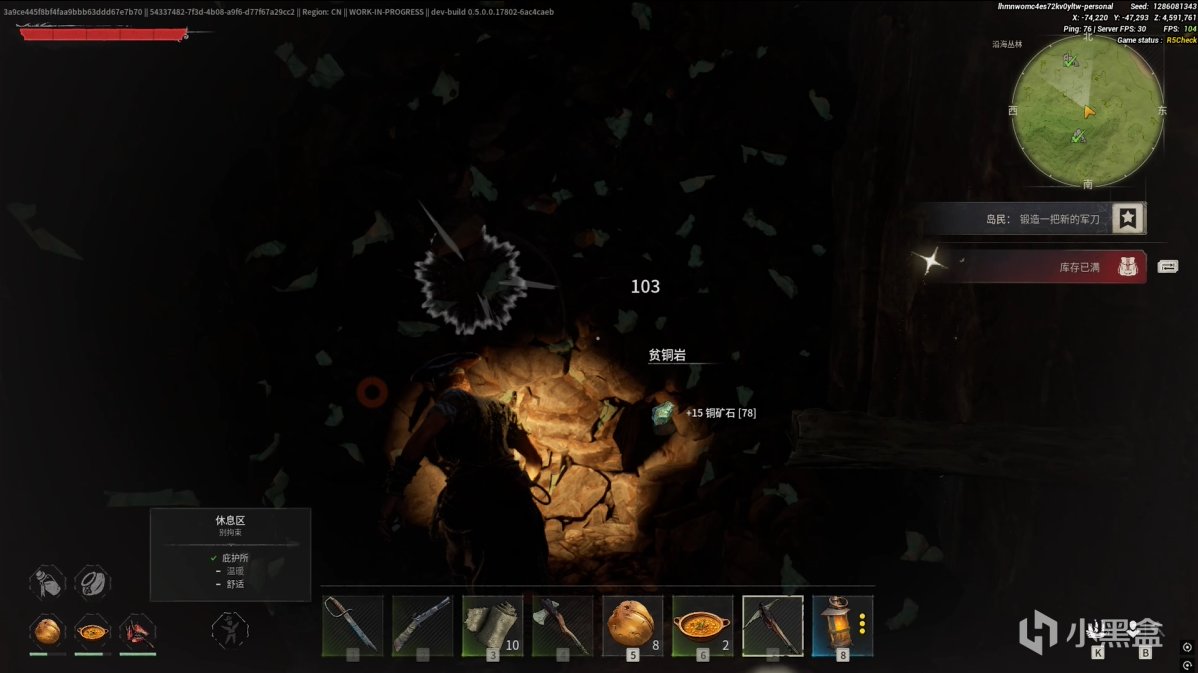Image resolution: width=1198 pixels, height=673 pixels.
Task: Pick the soup bowl hotbar slot
Action: pyautogui.click(x=702, y=625)
